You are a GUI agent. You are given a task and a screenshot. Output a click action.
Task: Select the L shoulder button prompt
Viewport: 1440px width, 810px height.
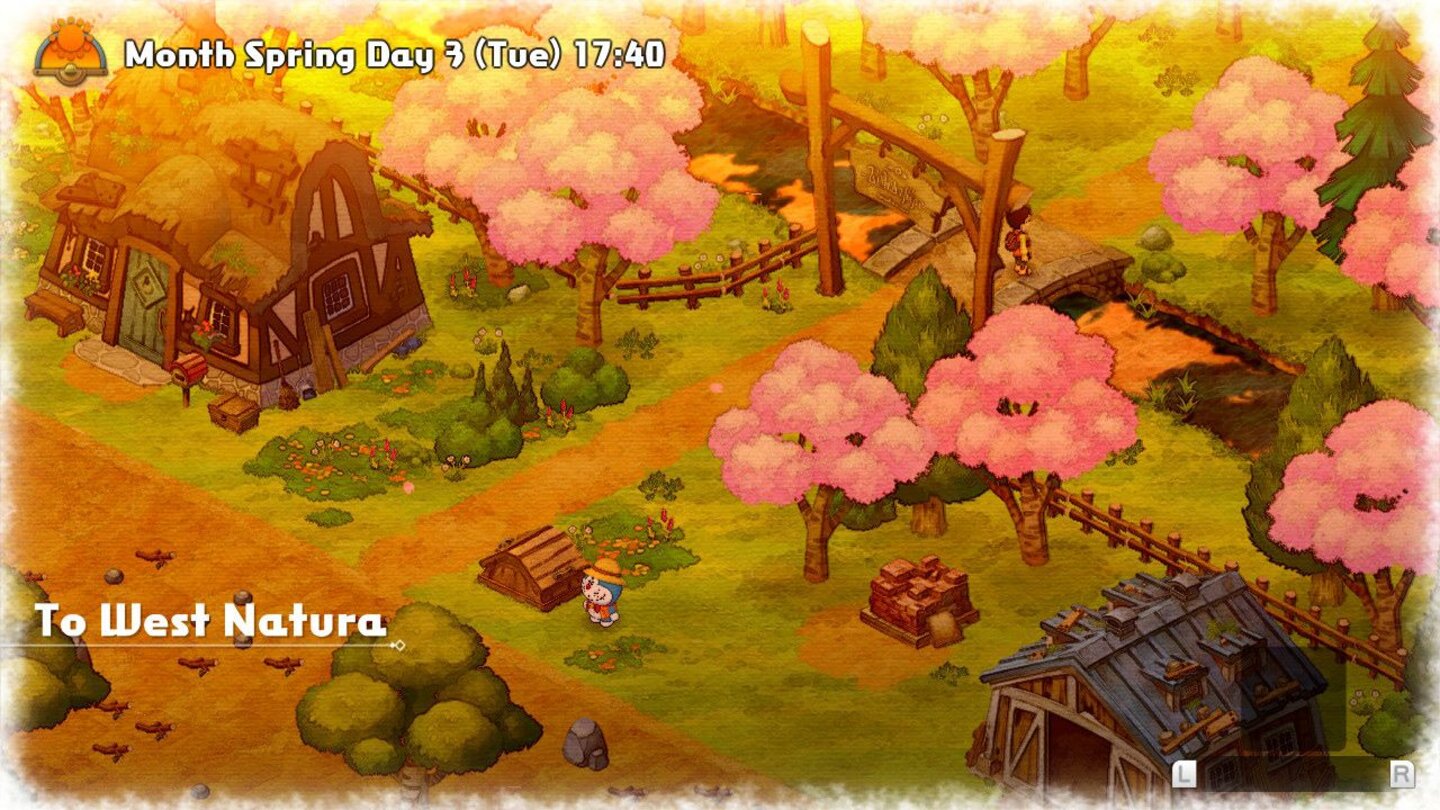1185,774
